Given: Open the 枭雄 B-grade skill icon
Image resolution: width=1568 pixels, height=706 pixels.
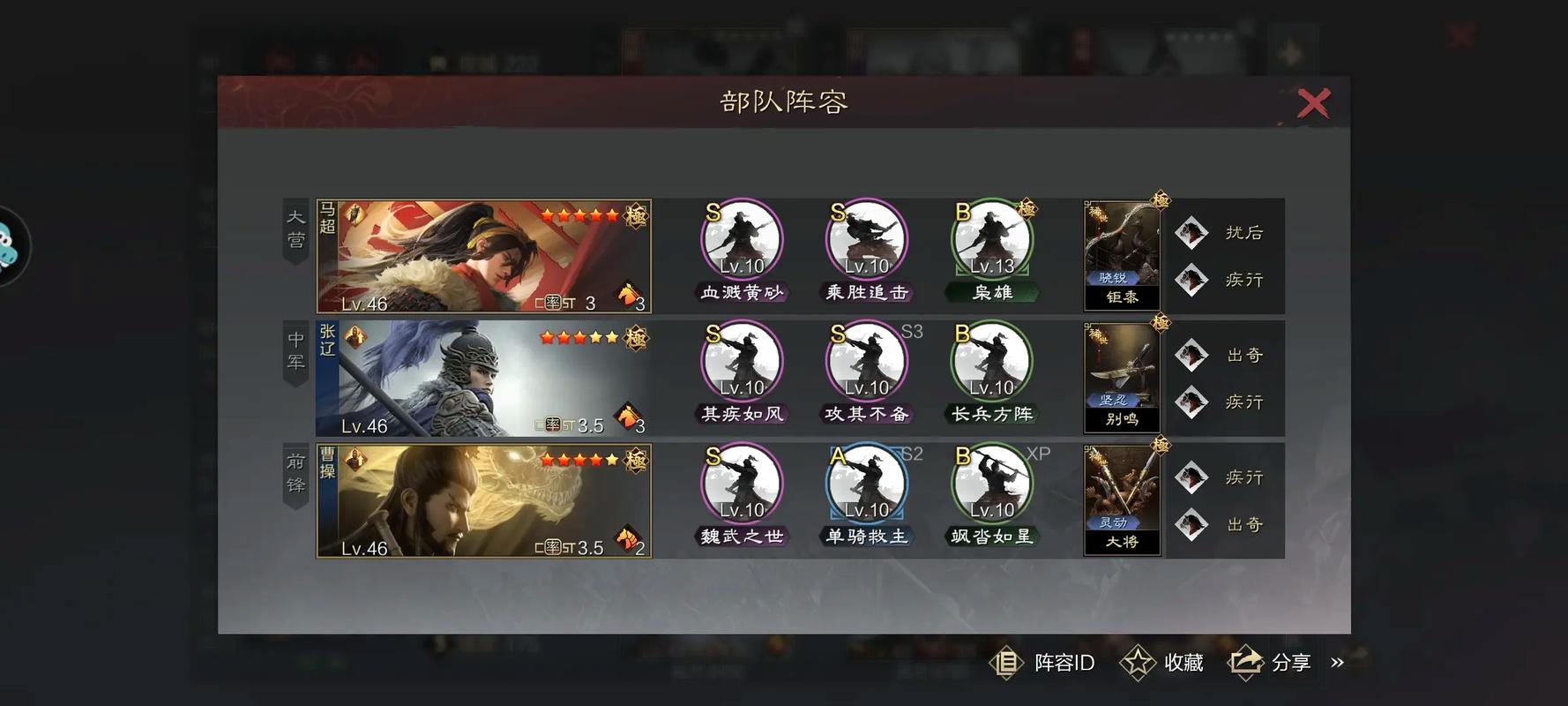Looking at the screenshot, I should [991, 238].
